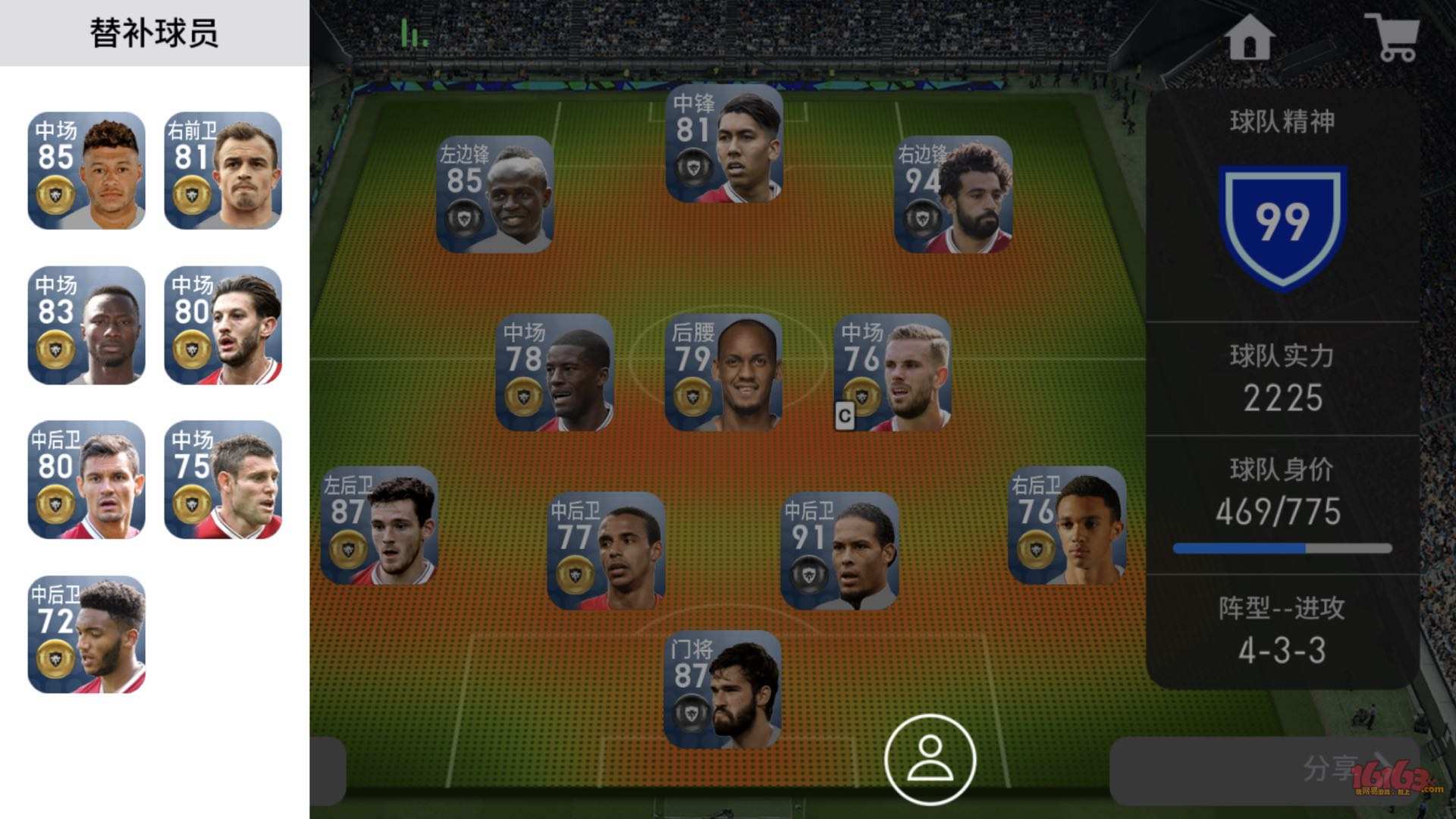Choose the 85-rated left winger card
1456x819 pixels.
494,194
